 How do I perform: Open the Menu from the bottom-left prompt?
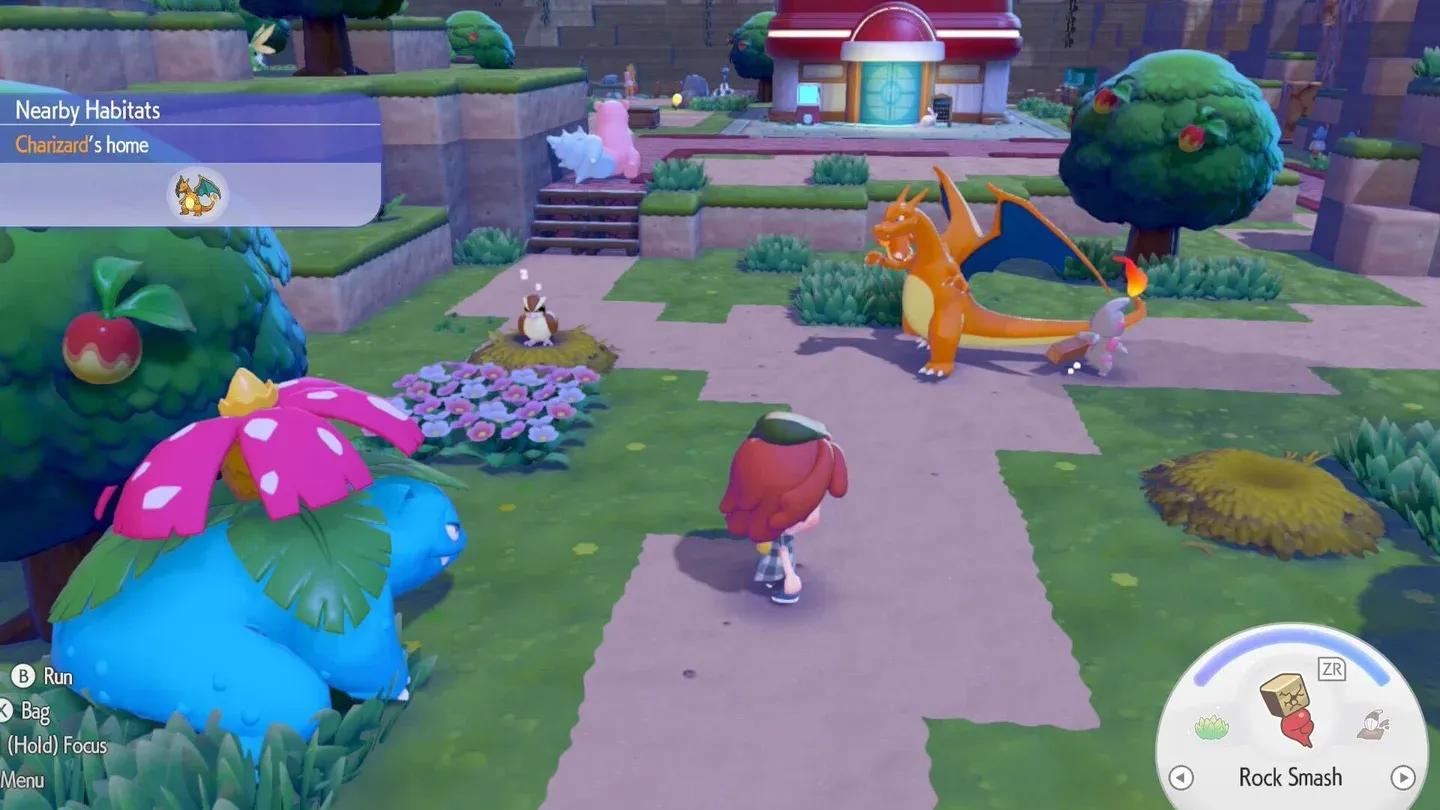coord(25,780)
